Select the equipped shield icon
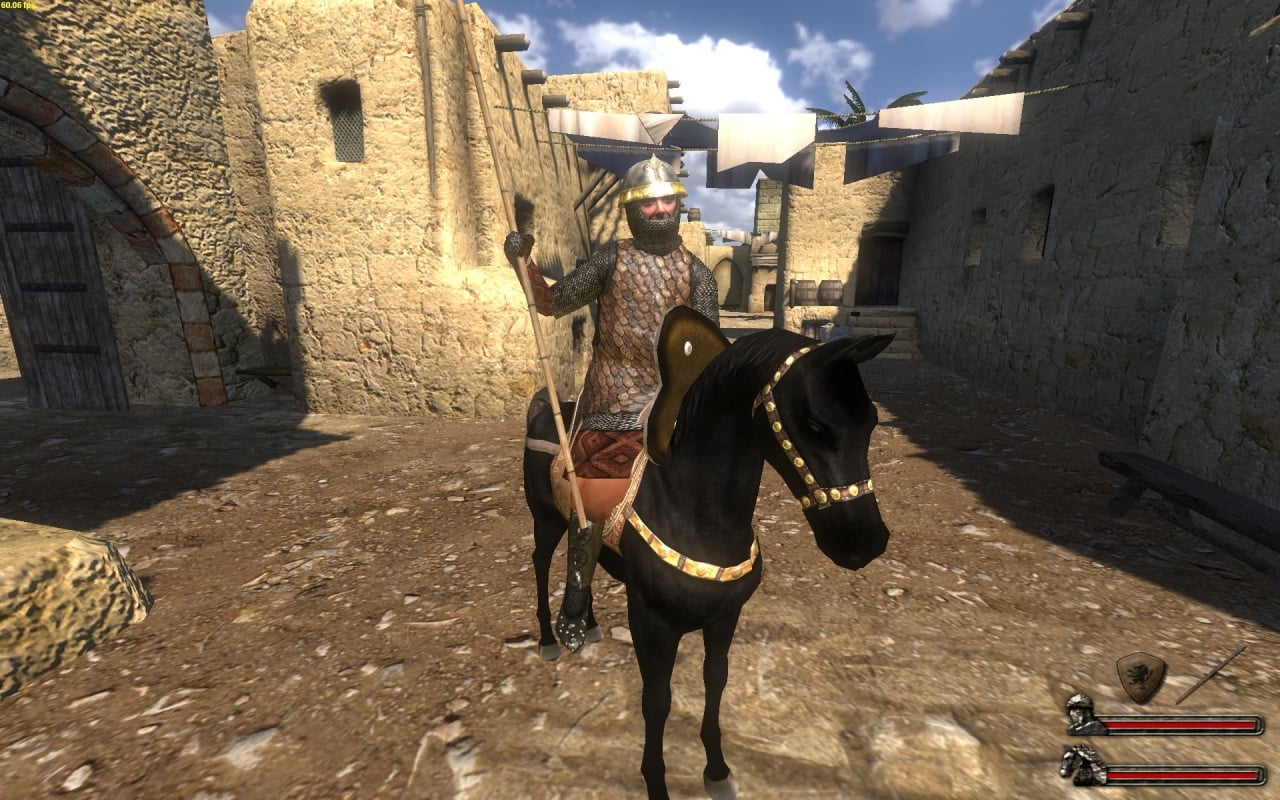1280x800 pixels. (1140, 676)
